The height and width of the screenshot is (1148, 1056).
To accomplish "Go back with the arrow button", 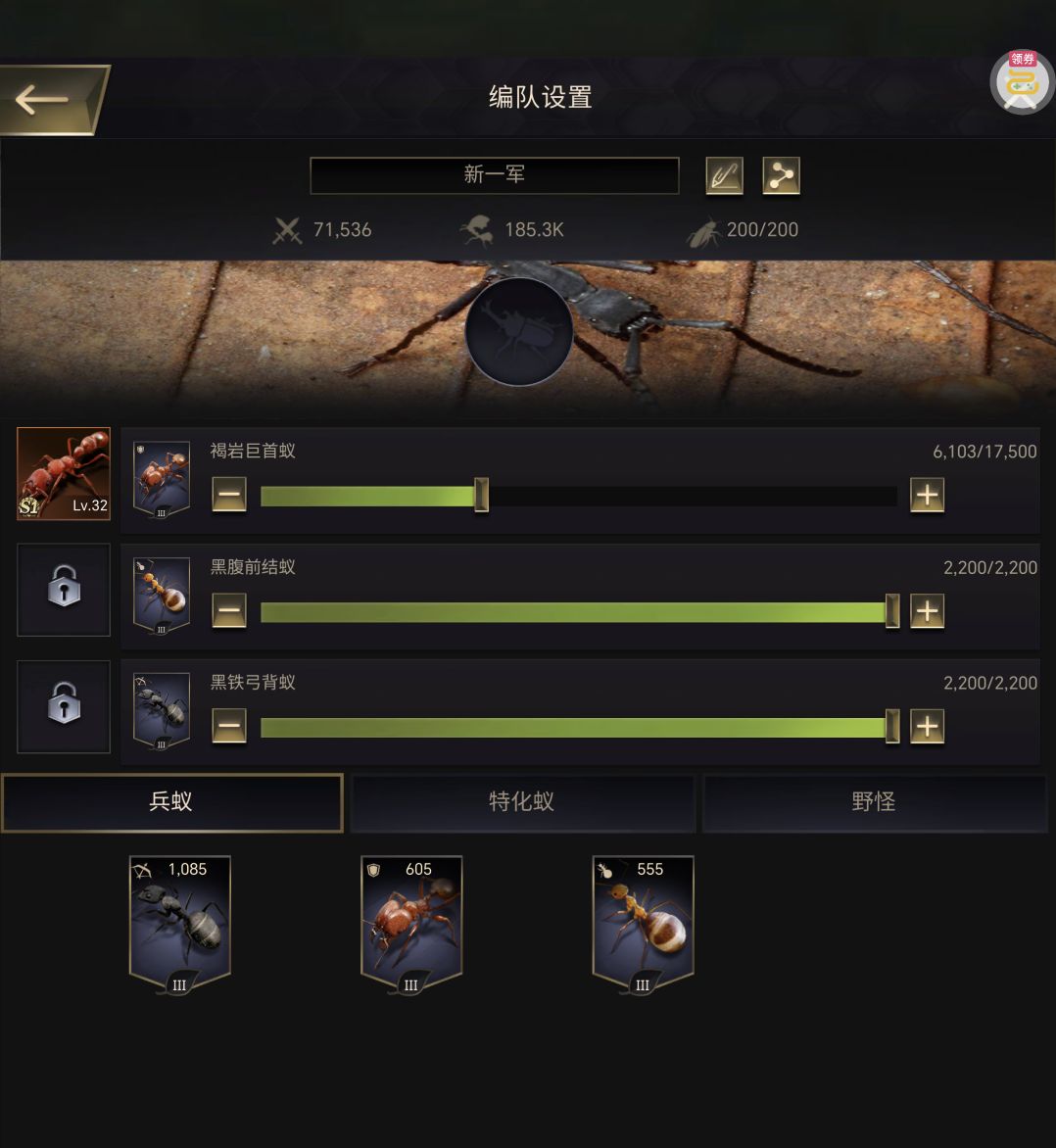I will [49, 99].
